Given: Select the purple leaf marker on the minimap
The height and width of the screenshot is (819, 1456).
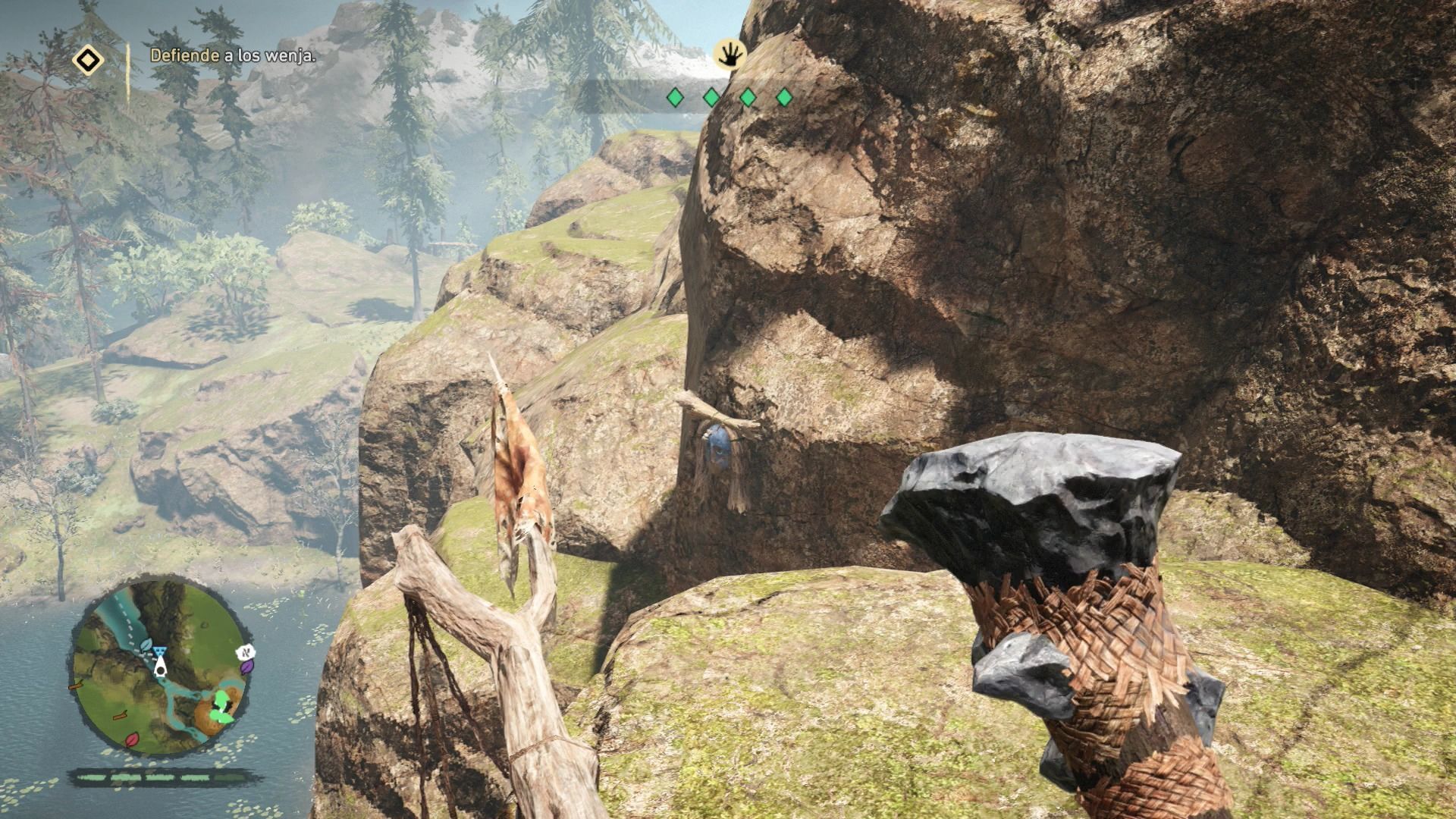Looking at the screenshot, I should coord(247,667).
